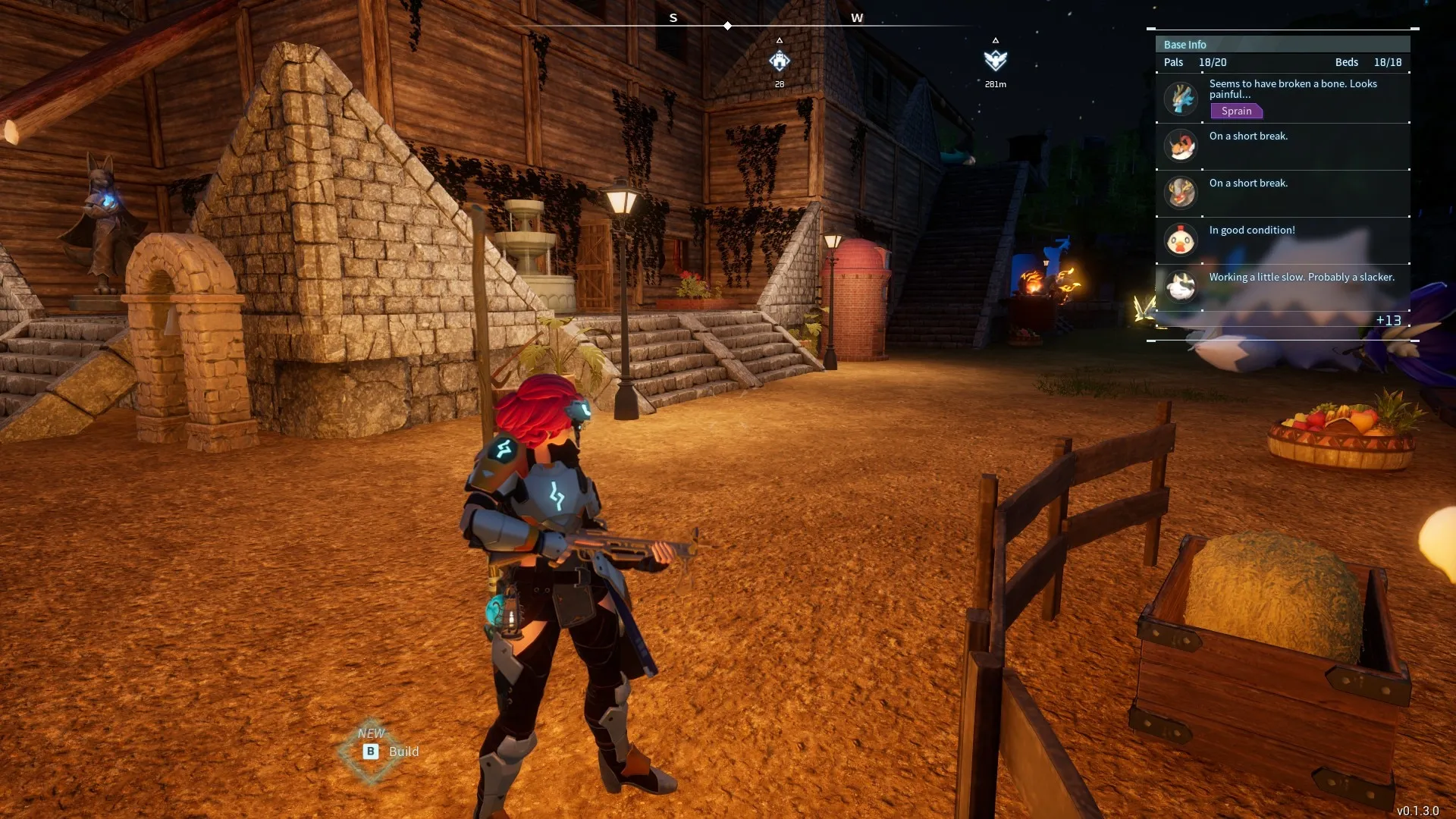This screenshot has height=819, width=1456.
Task: Select the 281m winged compass marker
Action: pyautogui.click(x=995, y=61)
